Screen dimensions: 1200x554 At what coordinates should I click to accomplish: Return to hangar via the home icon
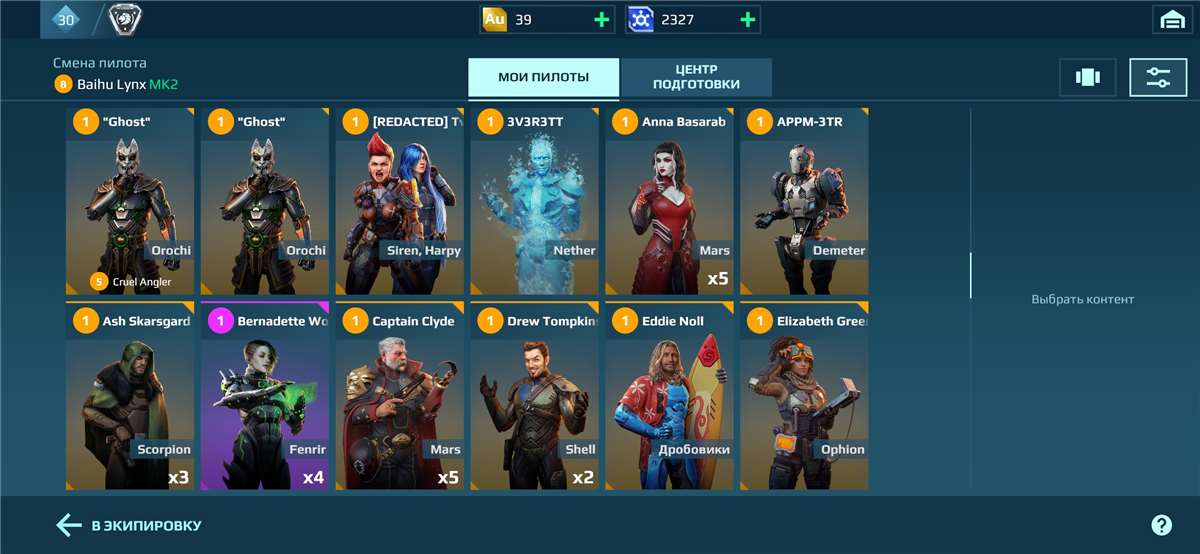(x=1170, y=19)
